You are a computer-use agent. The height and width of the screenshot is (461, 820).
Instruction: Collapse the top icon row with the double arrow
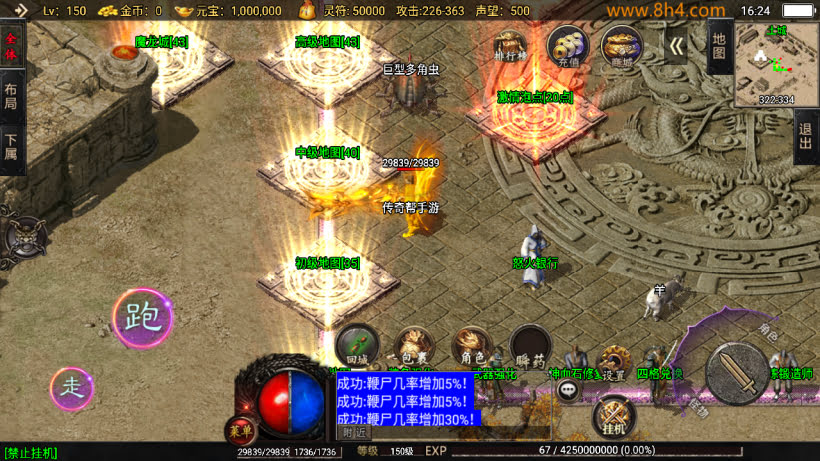pyautogui.click(x=676, y=46)
